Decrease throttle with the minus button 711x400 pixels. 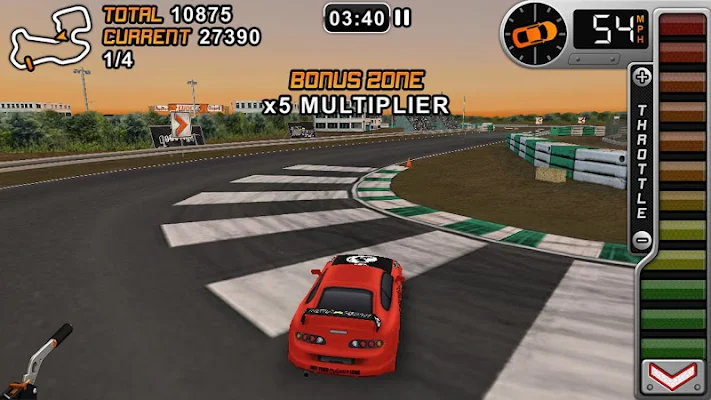pyautogui.click(x=642, y=240)
